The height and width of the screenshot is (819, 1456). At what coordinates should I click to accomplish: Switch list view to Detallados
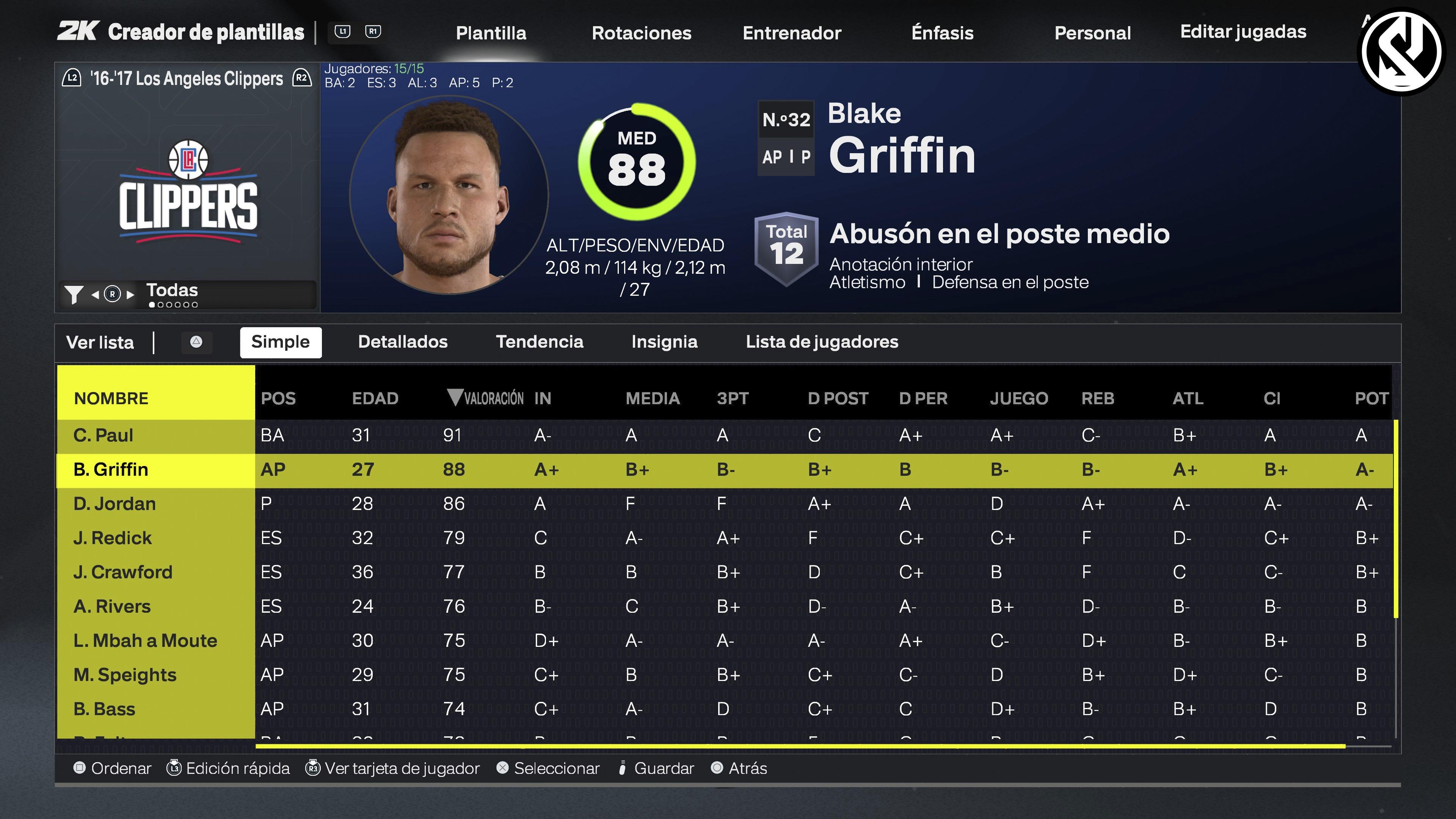tap(402, 342)
